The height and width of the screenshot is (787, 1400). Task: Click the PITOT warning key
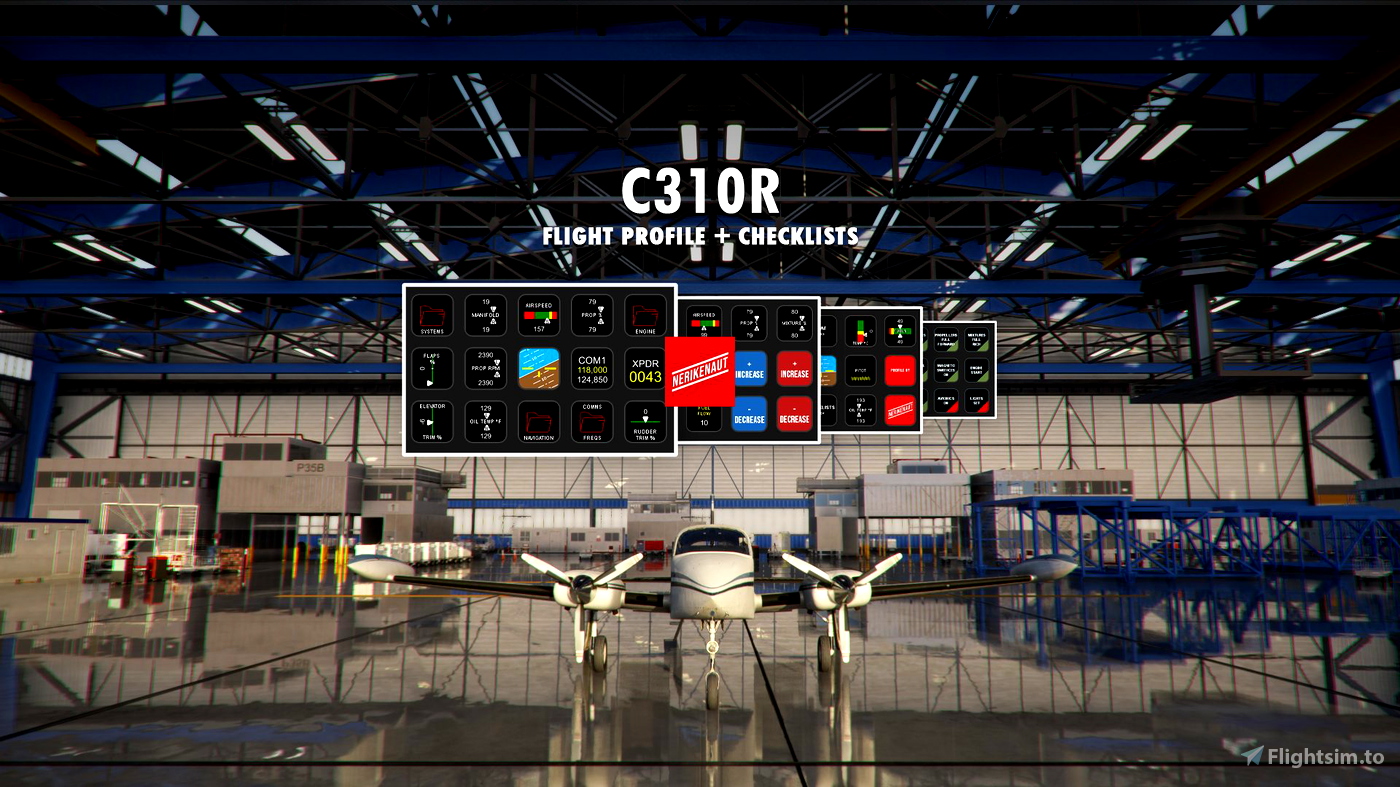pos(861,371)
